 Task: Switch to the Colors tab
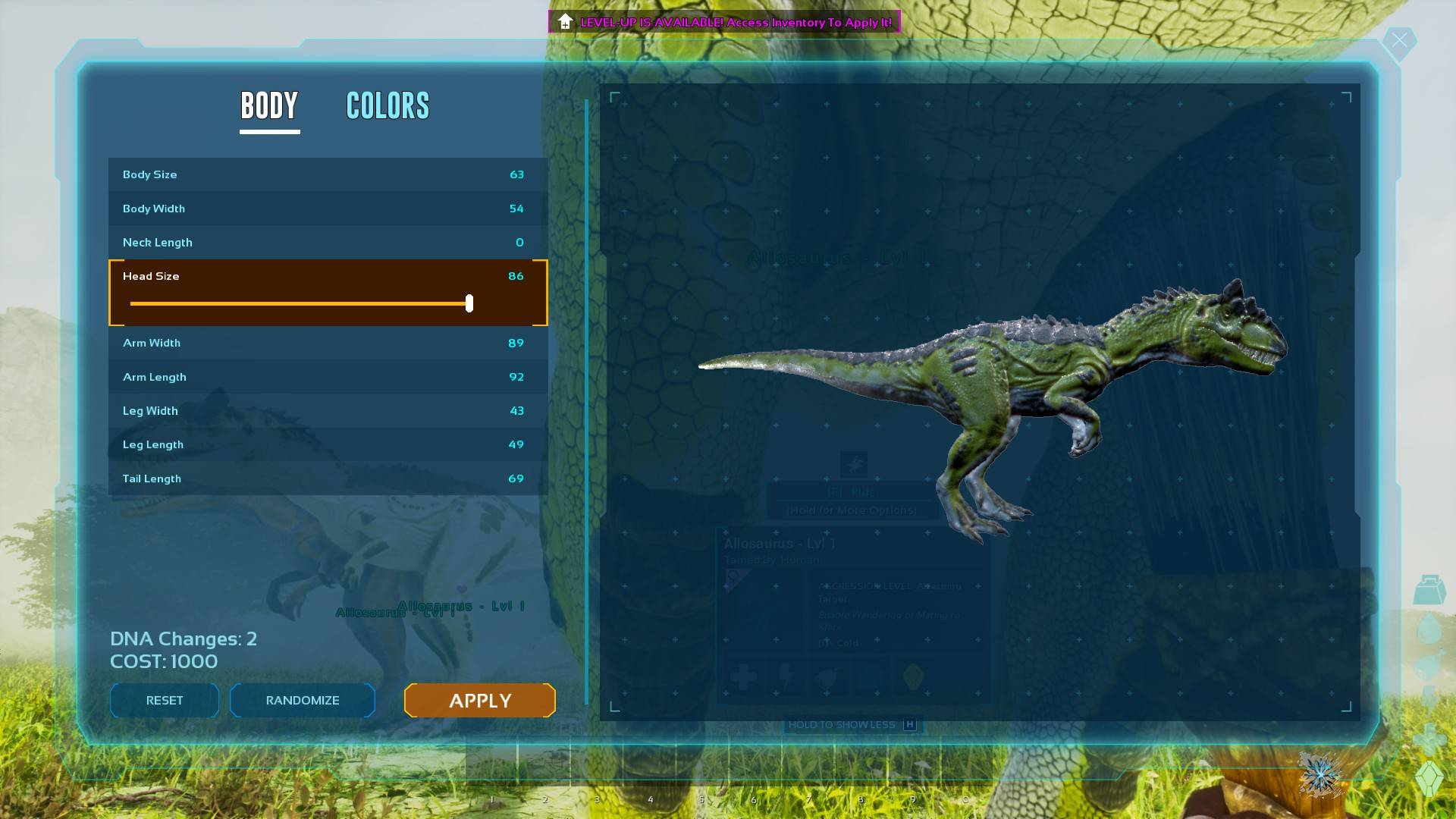tap(388, 106)
